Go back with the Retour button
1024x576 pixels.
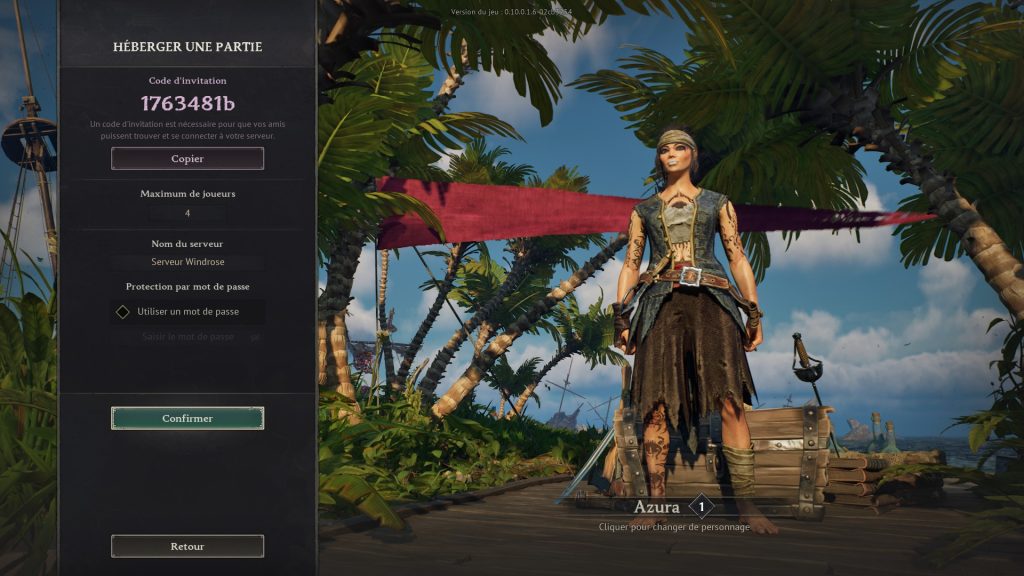(187, 546)
